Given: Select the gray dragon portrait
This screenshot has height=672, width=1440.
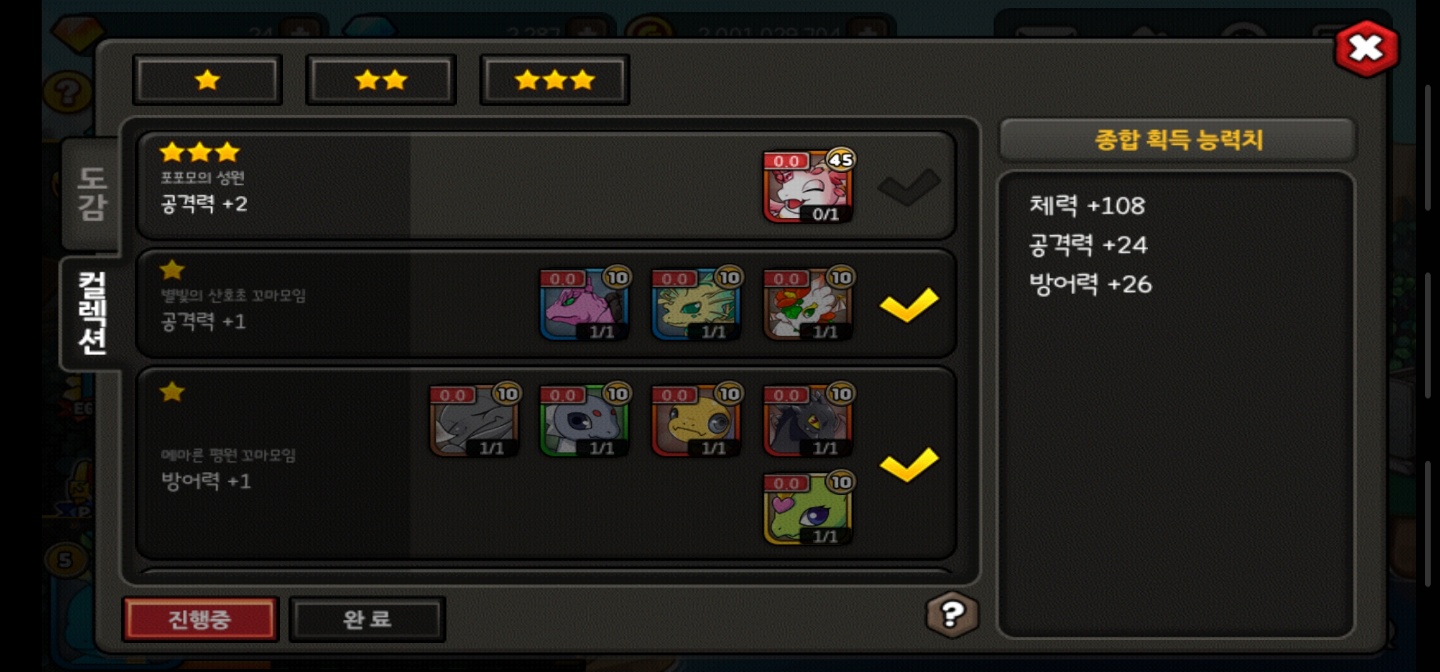Looking at the screenshot, I should (474, 421).
